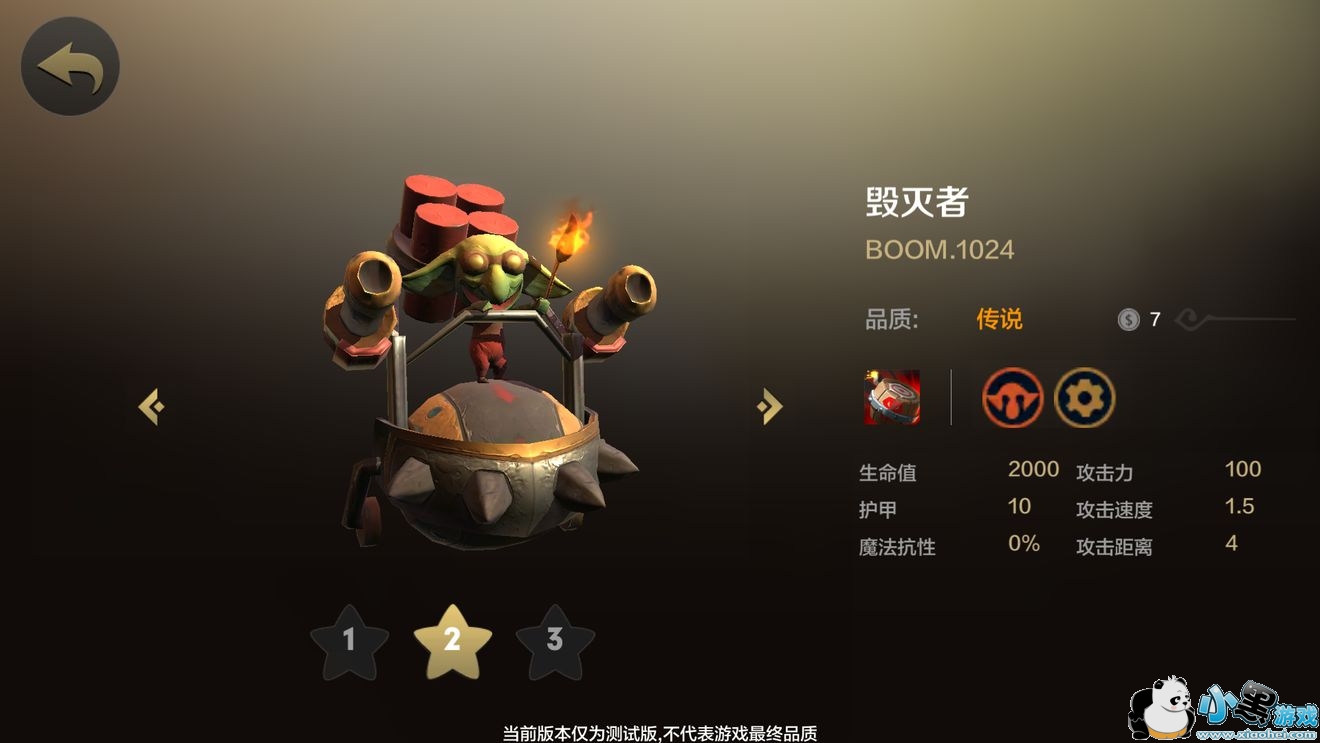This screenshot has height=743, width=1320.
Task: Inspect the gear class icon
Action: pyautogui.click(x=1084, y=397)
